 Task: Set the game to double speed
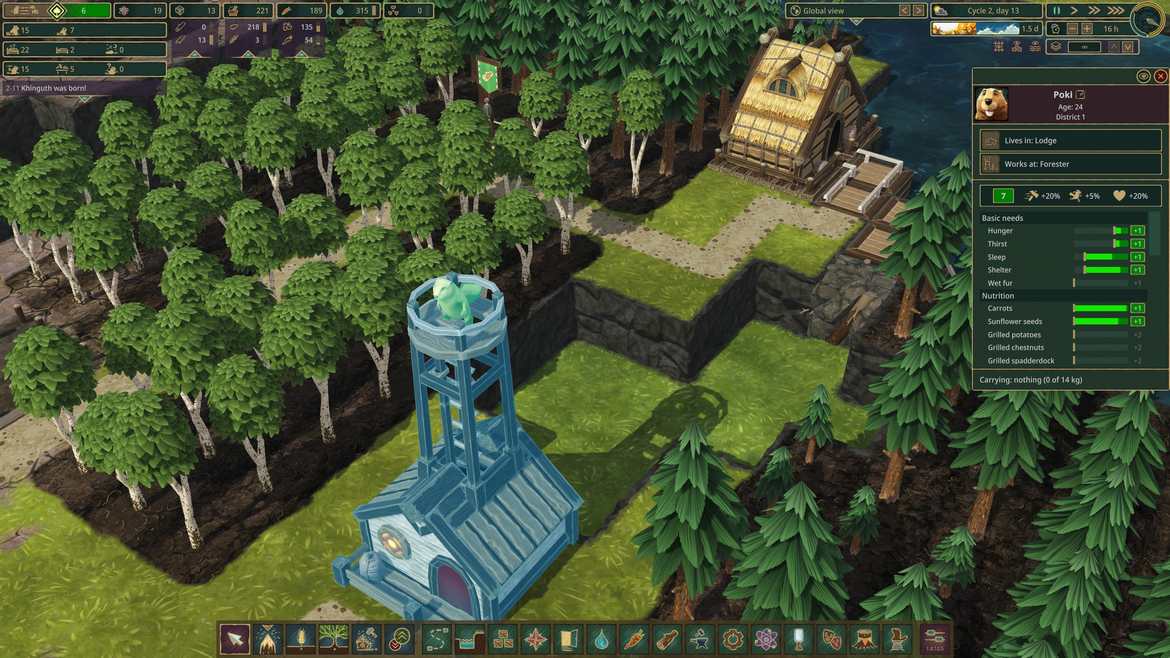coord(1094,10)
